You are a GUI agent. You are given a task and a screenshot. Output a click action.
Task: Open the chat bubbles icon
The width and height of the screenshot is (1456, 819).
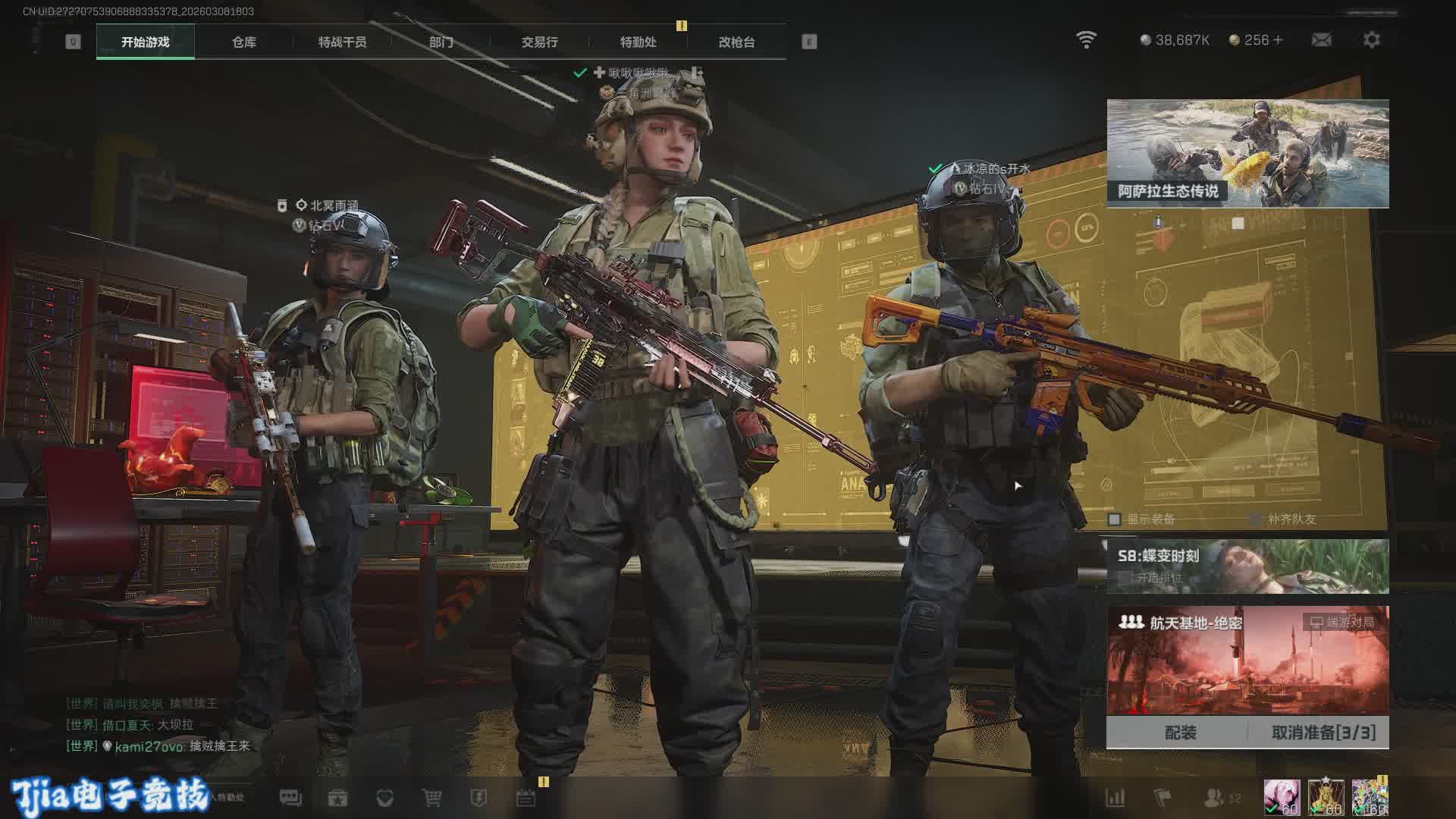point(290,798)
